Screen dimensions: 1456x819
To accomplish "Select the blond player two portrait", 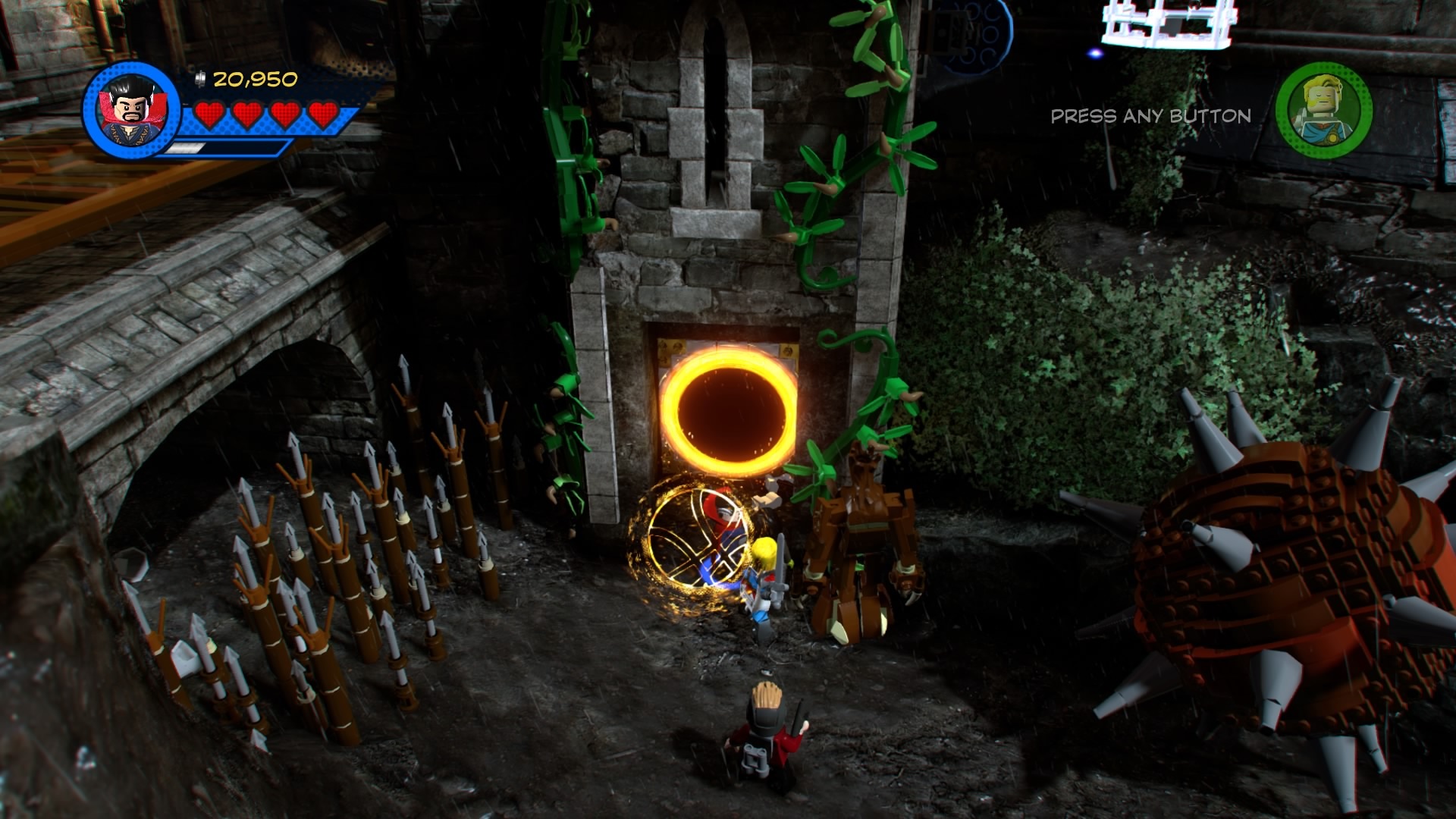I will pos(1323,111).
